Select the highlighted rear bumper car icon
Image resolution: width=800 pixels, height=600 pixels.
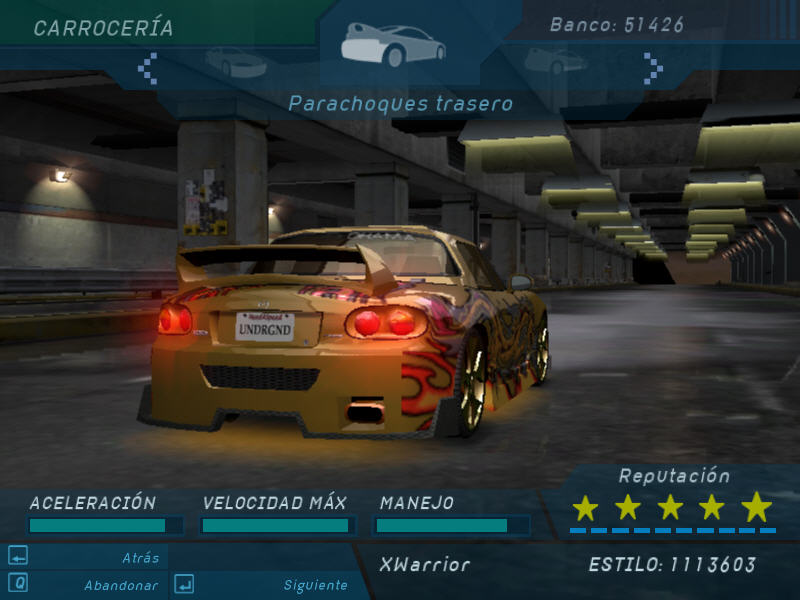coord(393,45)
